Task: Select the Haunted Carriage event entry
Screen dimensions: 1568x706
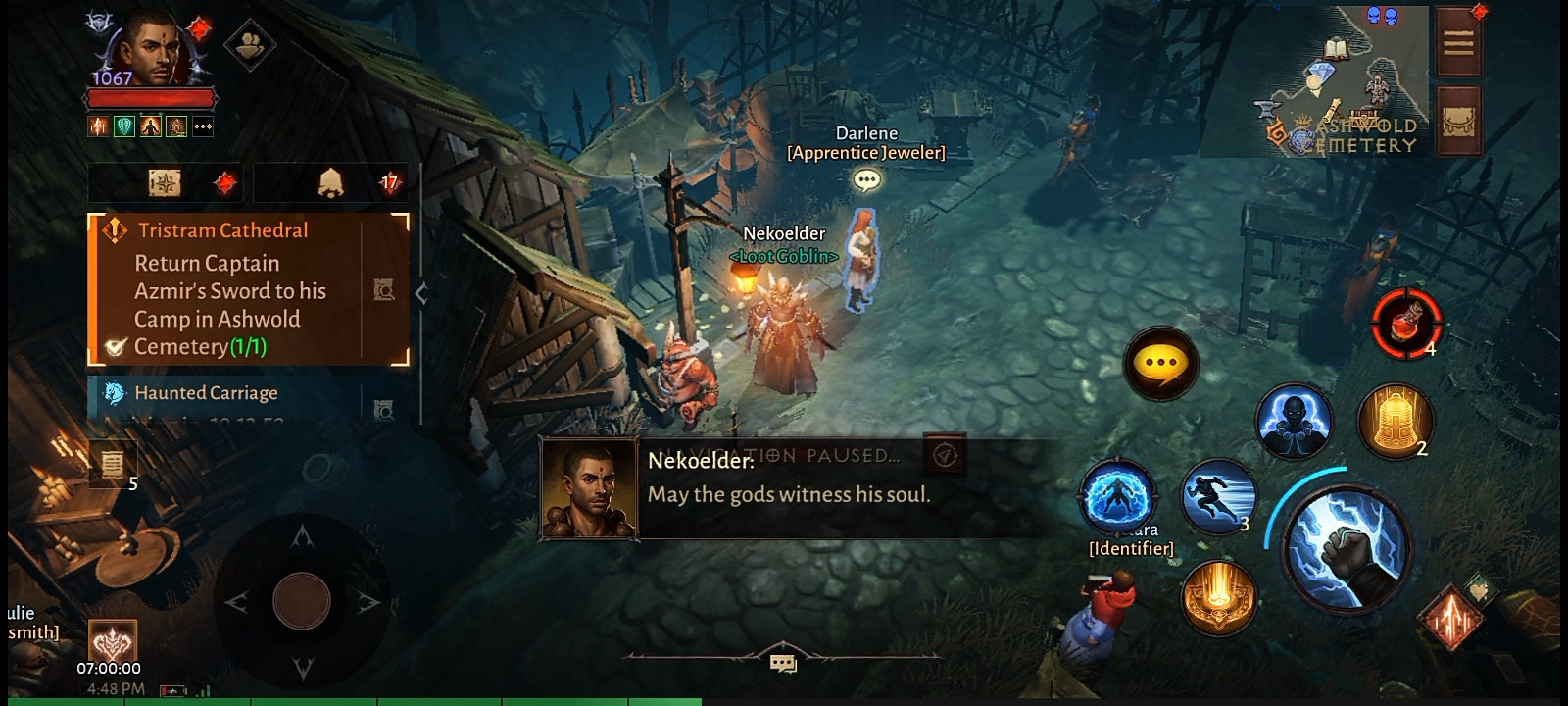Action: coord(206,393)
